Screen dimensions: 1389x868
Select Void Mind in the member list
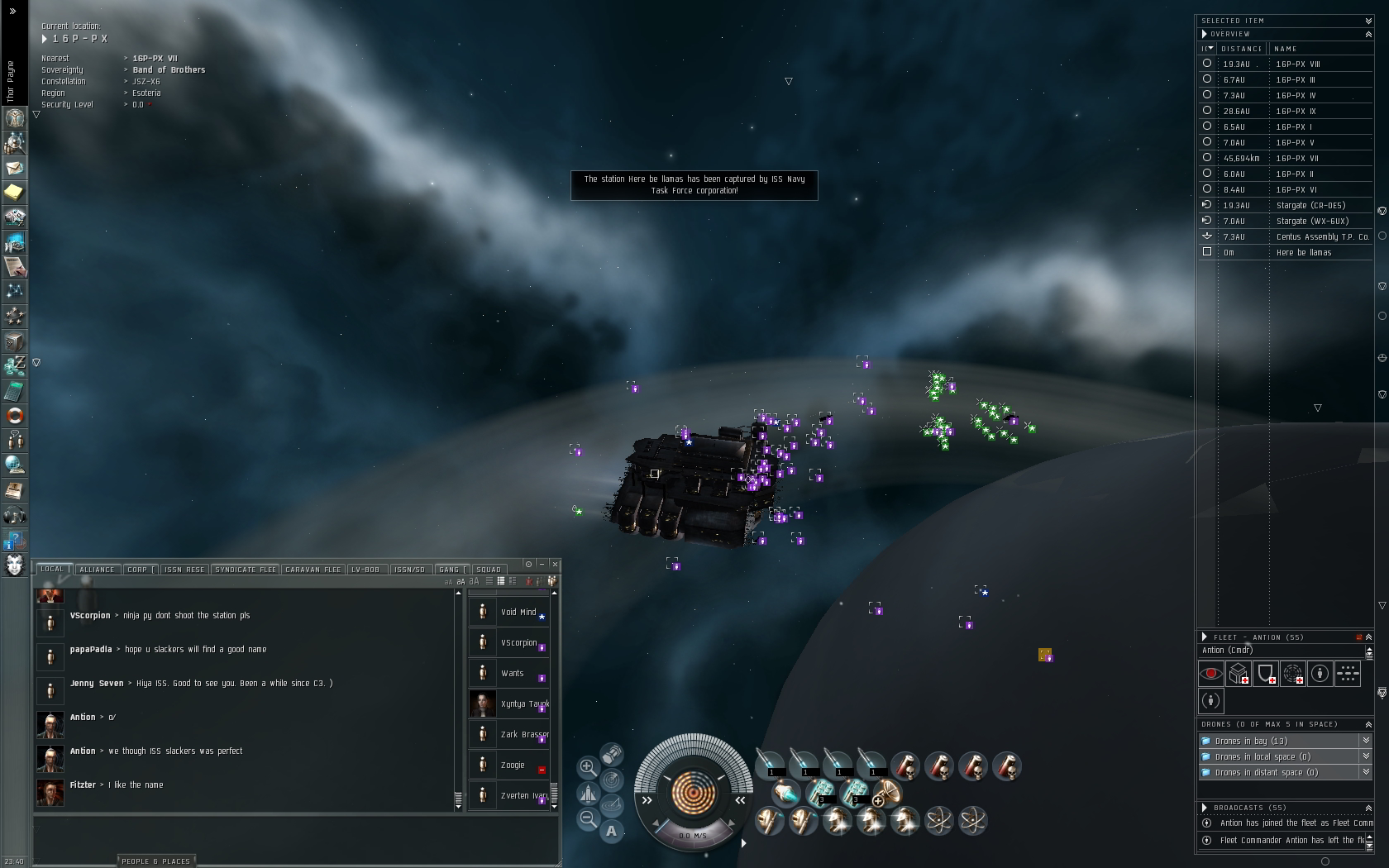(x=518, y=613)
